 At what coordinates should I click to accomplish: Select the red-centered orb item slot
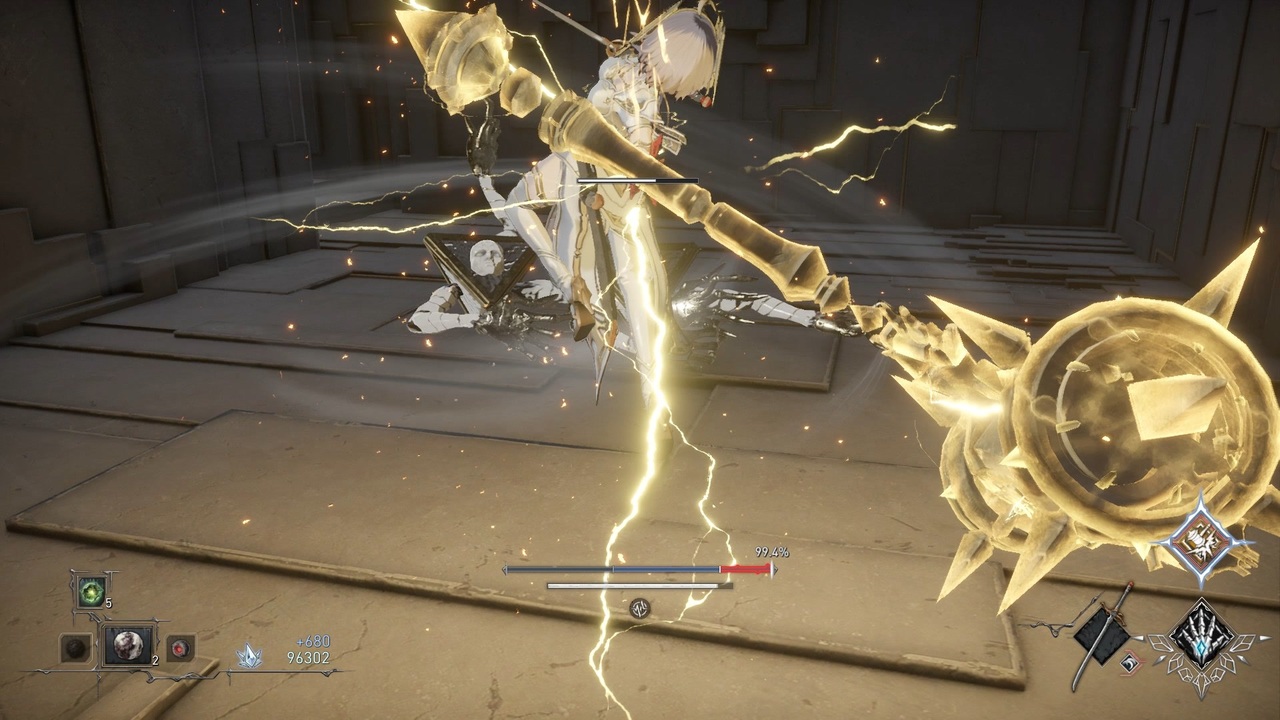(180, 648)
